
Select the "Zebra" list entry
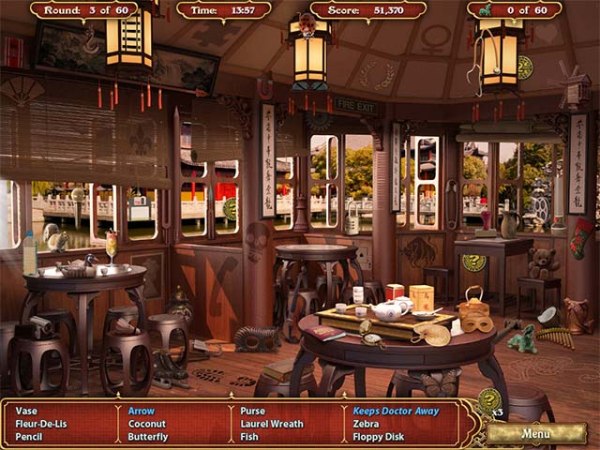365,423
